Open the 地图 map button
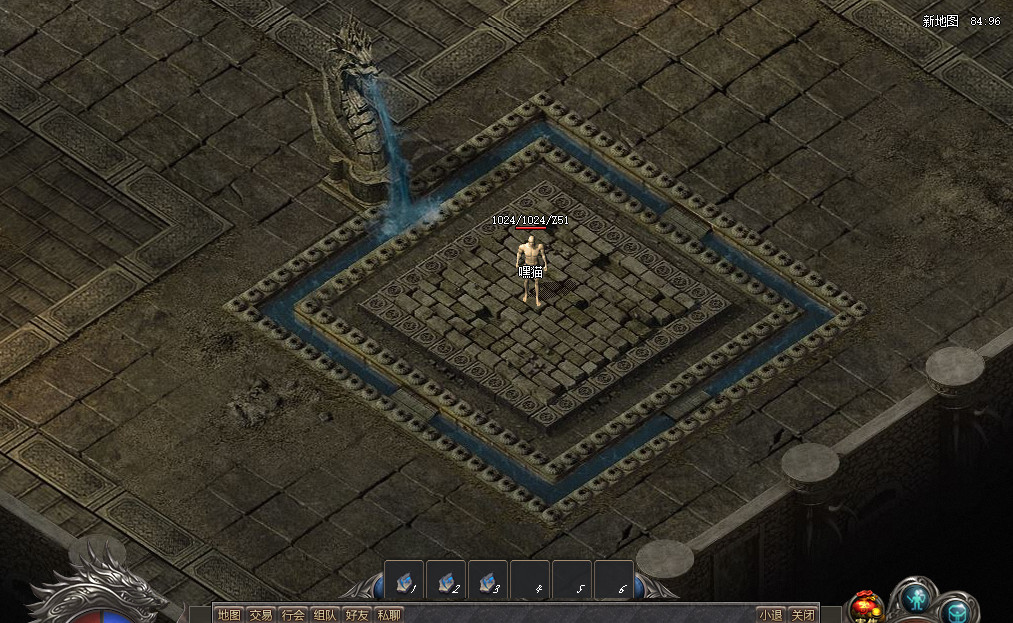Image resolution: width=1013 pixels, height=623 pixels. tap(229, 615)
